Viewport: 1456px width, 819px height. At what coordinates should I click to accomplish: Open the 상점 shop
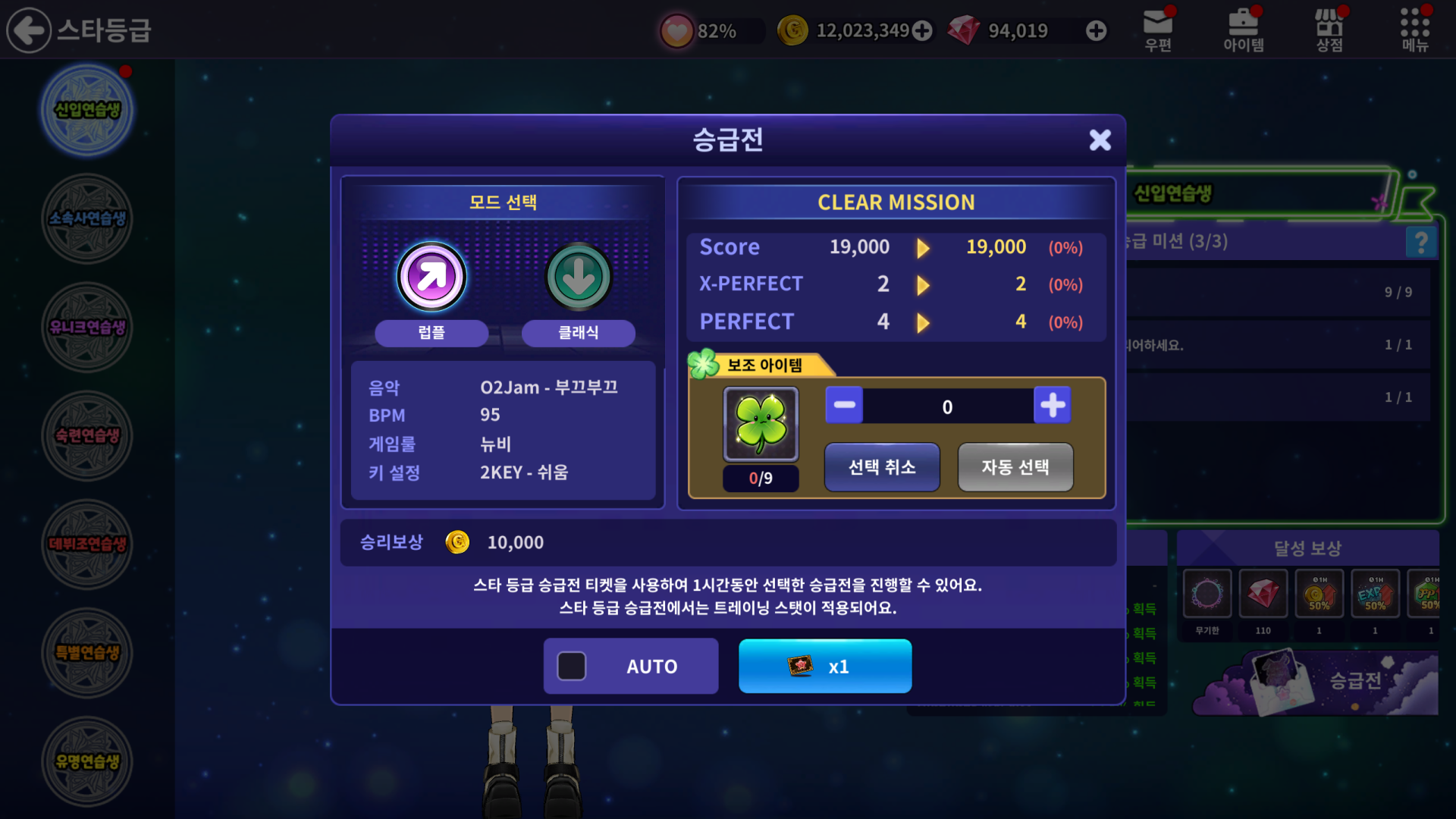tap(1329, 30)
